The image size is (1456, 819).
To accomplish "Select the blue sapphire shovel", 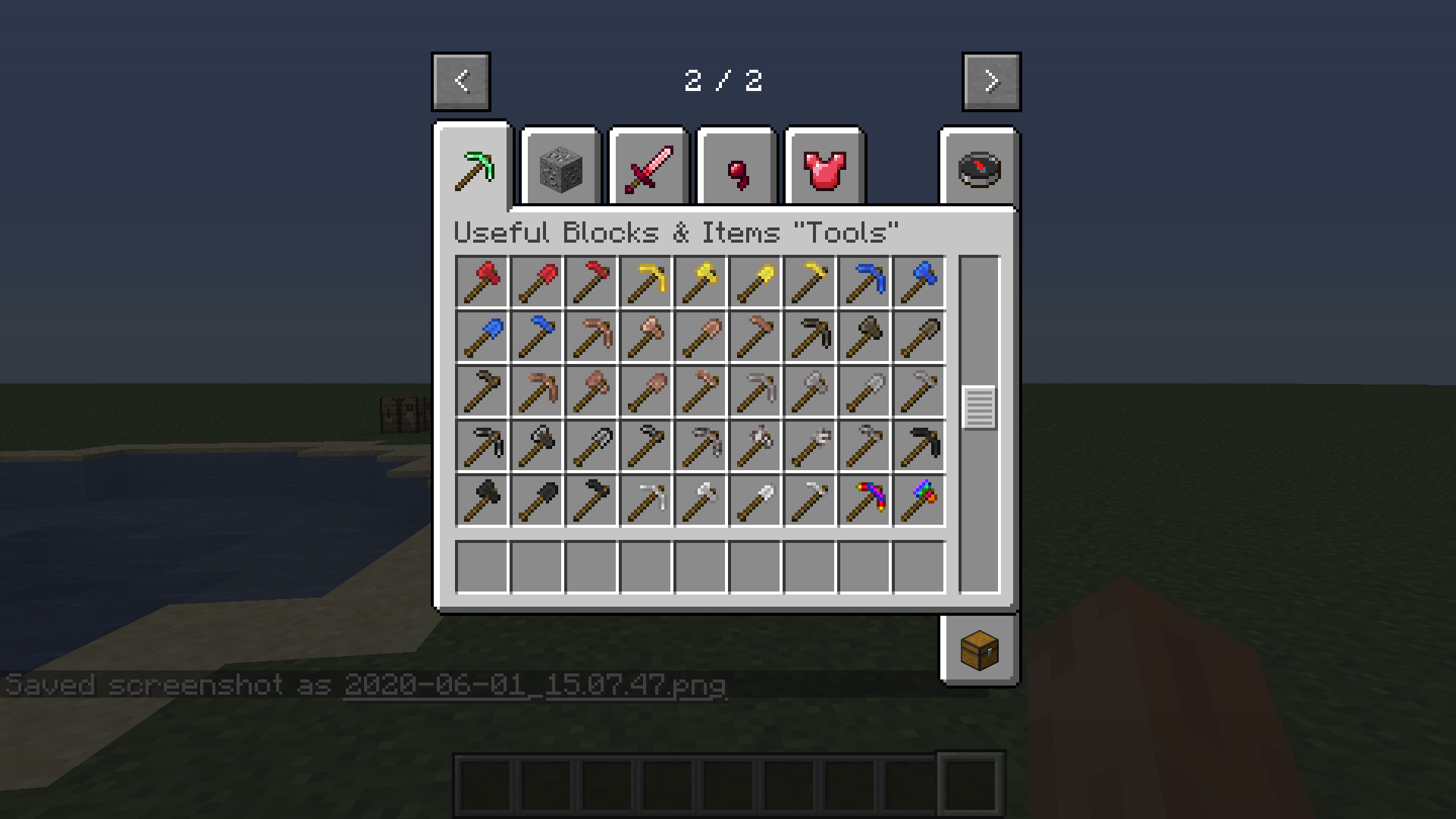I will coord(482,336).
